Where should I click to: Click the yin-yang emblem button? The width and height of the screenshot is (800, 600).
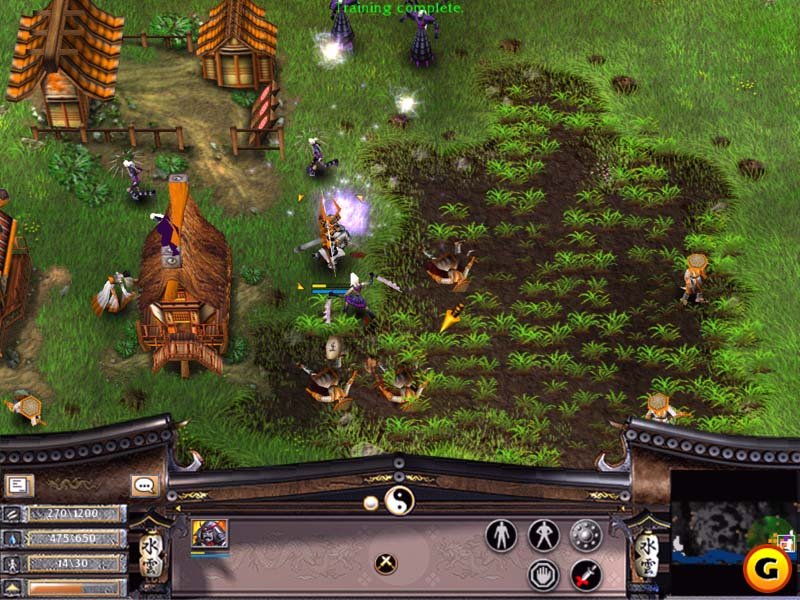[398, 500]
